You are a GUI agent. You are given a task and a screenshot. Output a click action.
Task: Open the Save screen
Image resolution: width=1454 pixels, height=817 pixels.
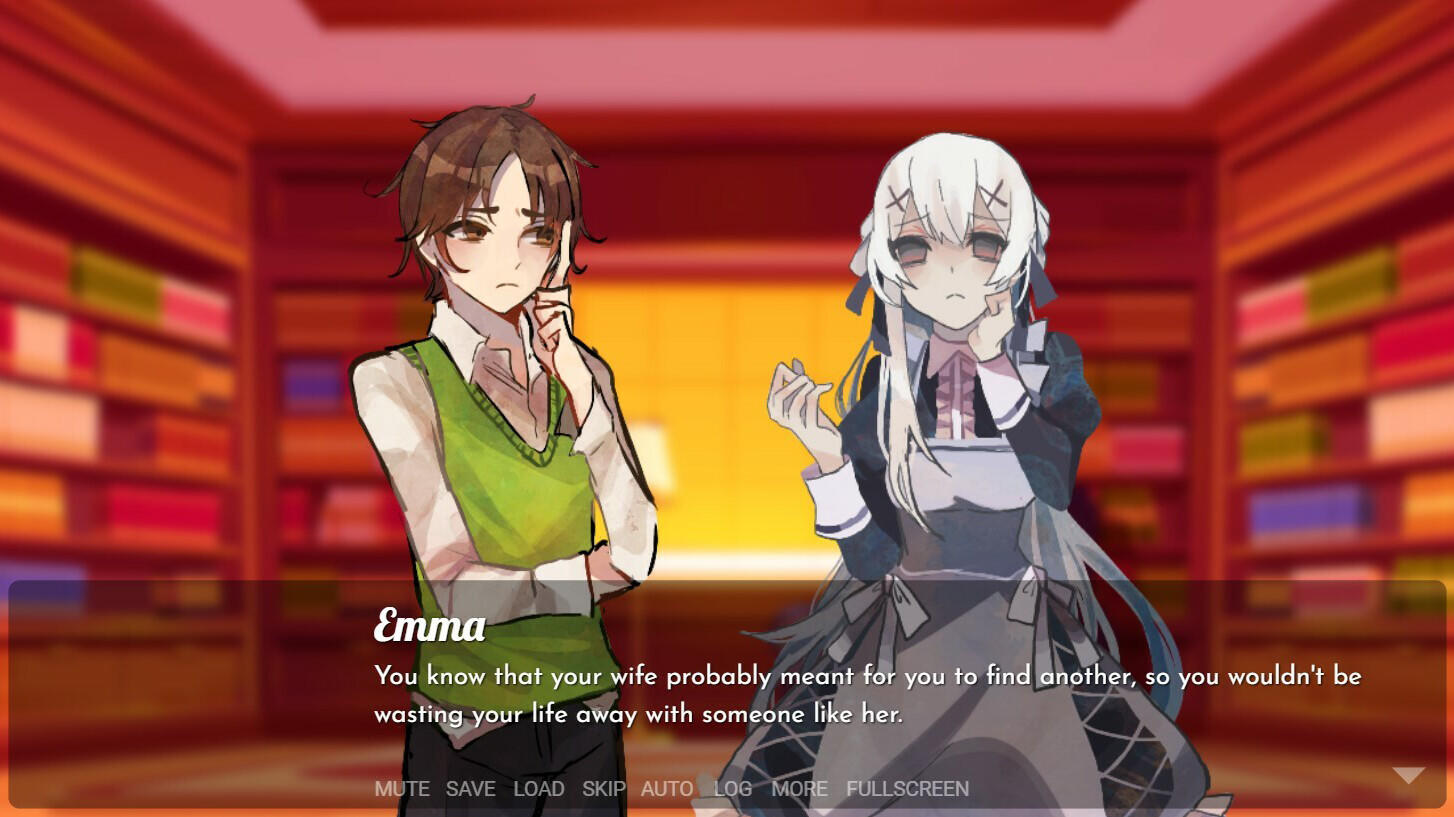(x=470, y=789)
